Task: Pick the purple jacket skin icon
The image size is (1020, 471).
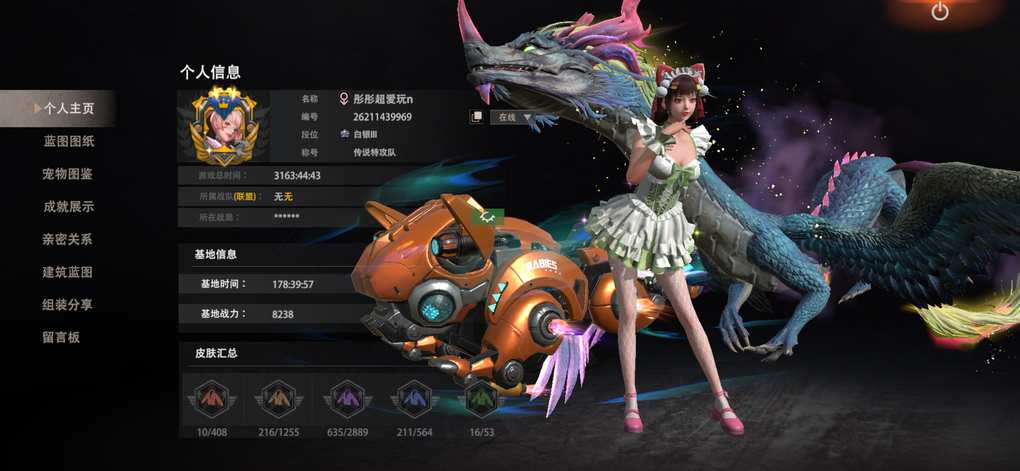Action: (345, 399)
